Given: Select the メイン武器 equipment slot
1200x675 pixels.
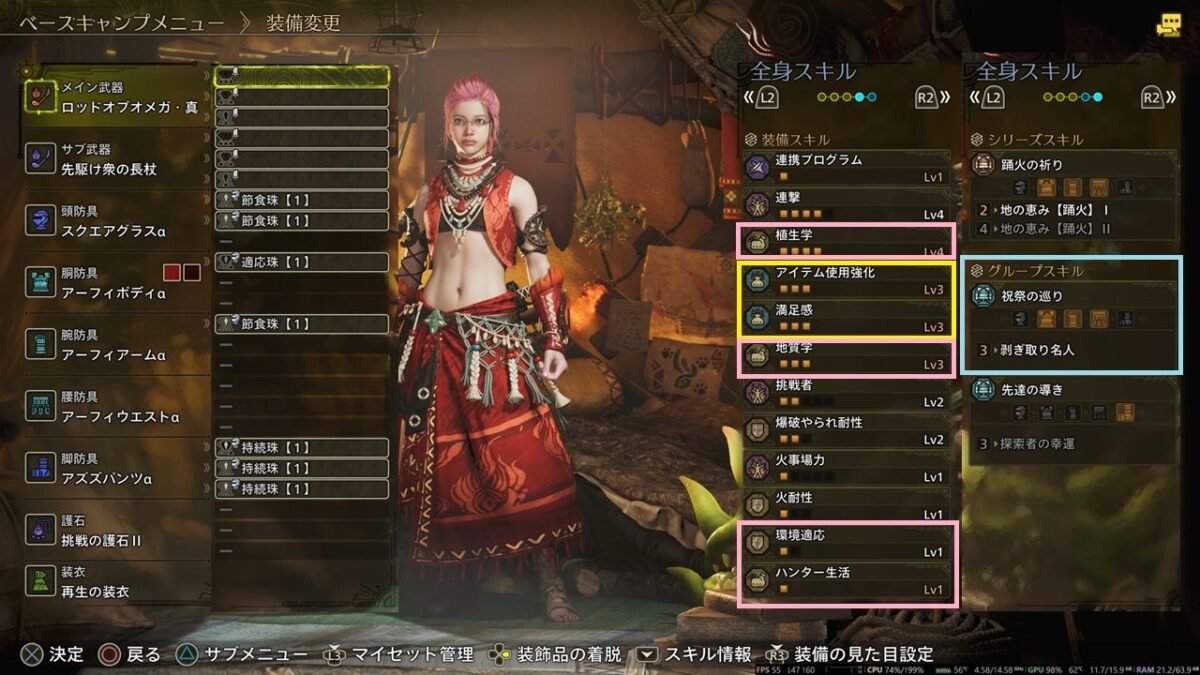Looking at the screenshot, I should (115, 98).
